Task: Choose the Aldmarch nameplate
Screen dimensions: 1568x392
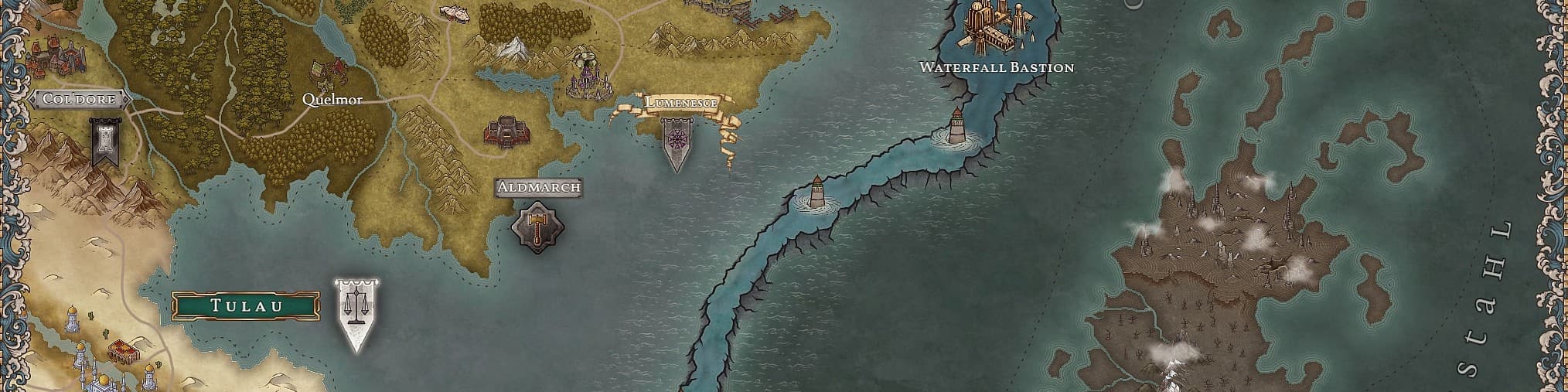Action: [x=539, y=187]
